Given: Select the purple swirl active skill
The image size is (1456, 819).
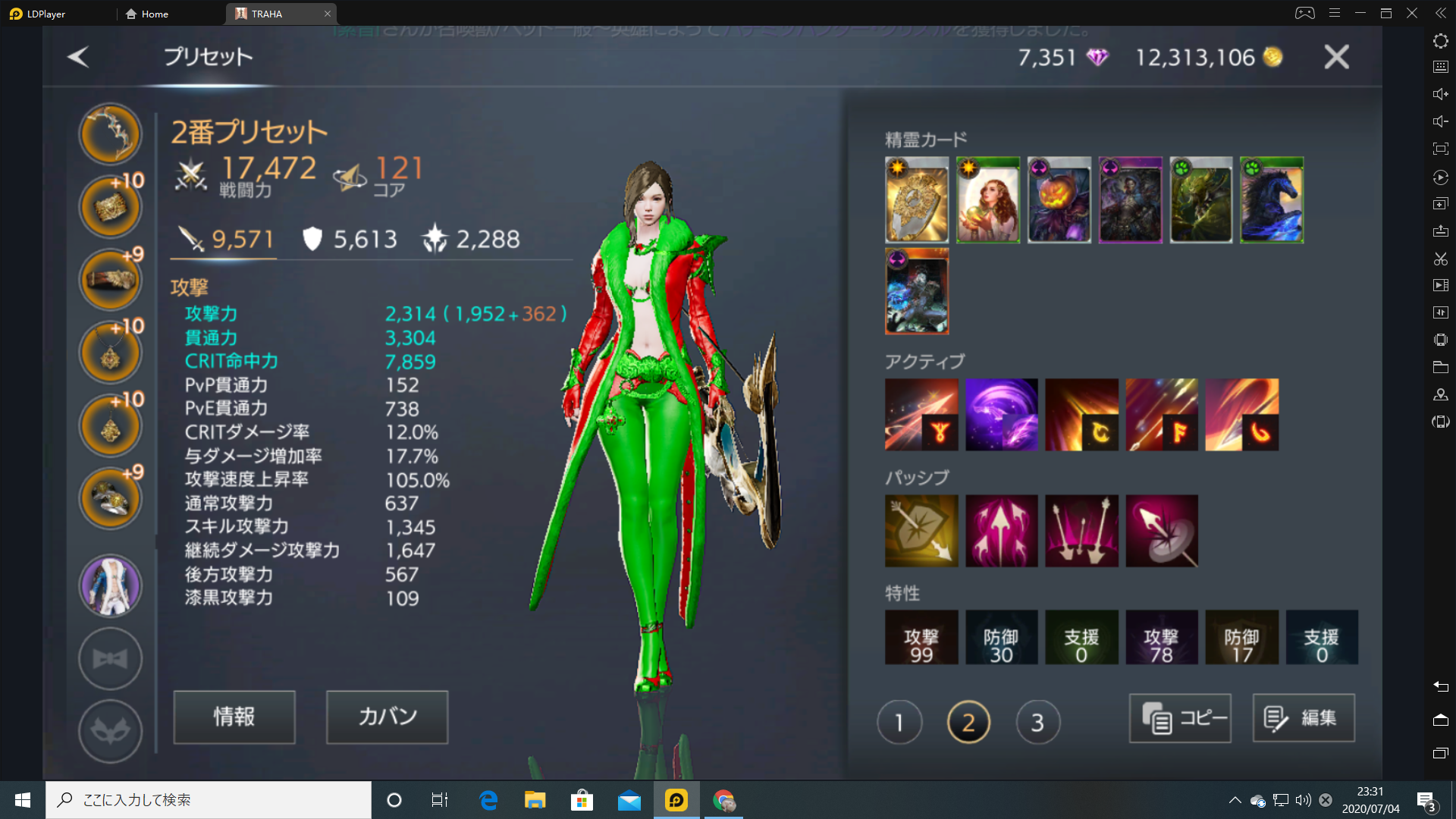Looking at the screenshot, I should pos(1001,415).
